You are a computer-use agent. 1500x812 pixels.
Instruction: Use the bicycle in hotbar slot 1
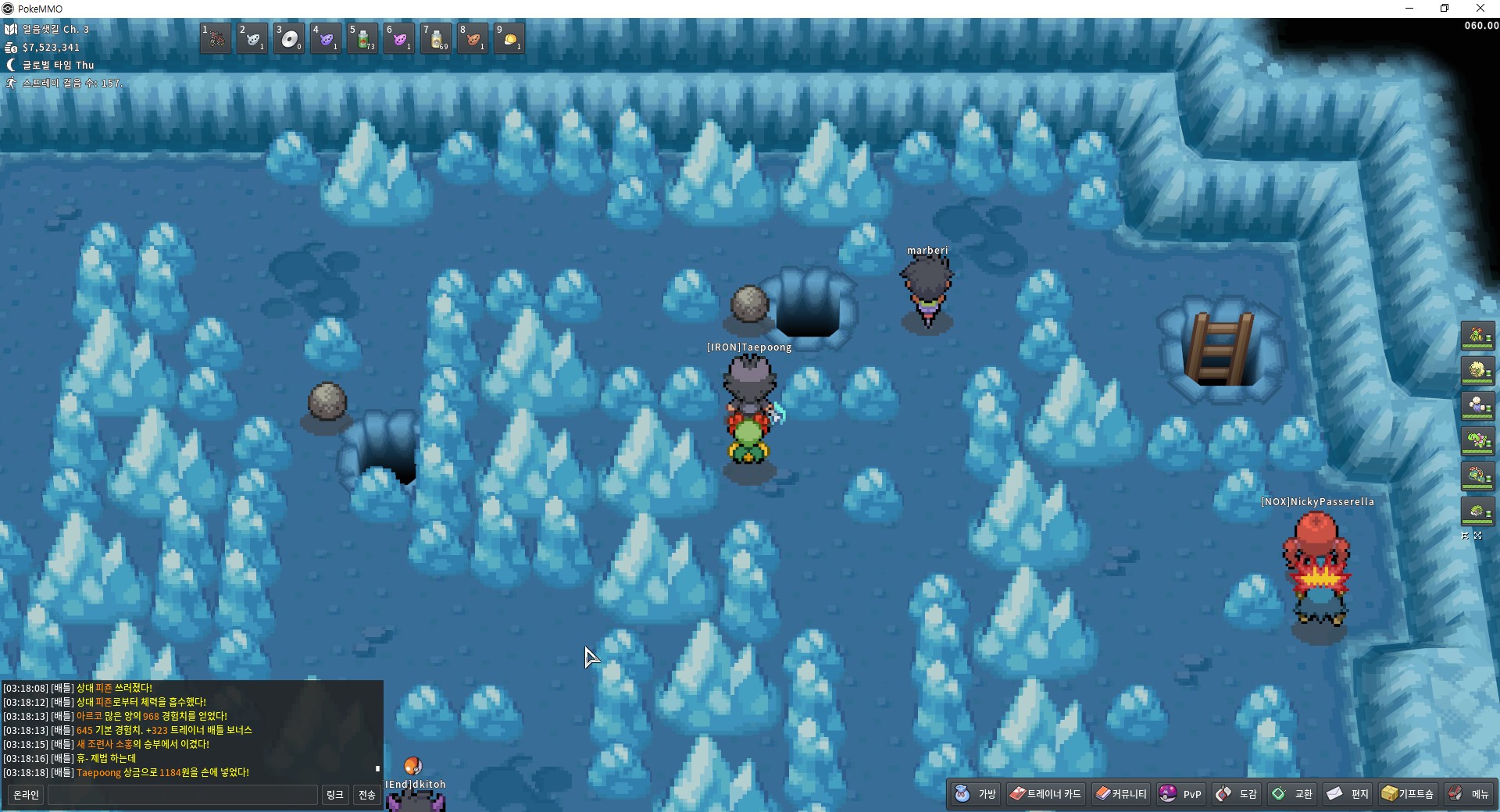click(x=216, y=38)
